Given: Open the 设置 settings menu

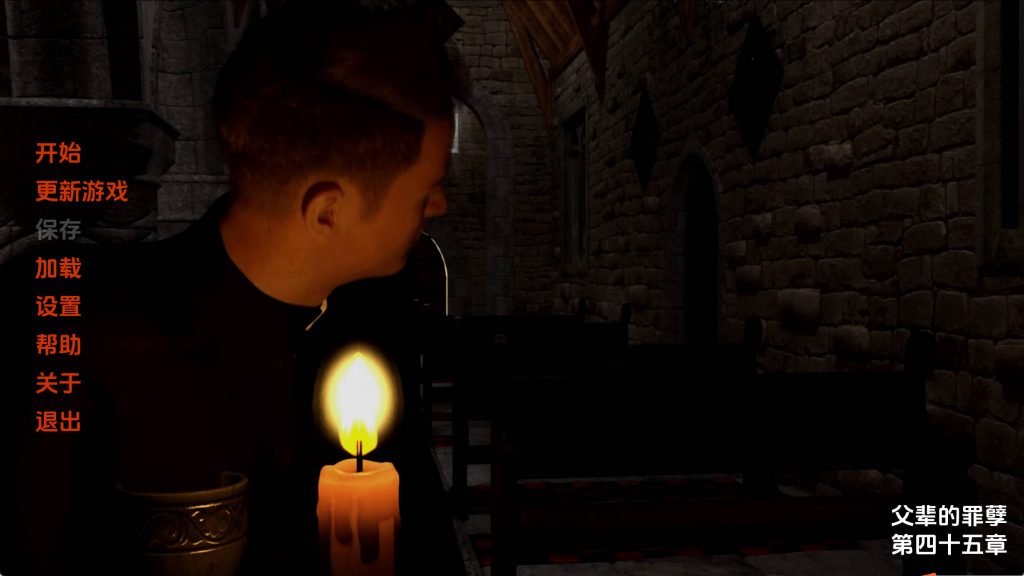Looking at the screenshot, I should tap(58, 307).
